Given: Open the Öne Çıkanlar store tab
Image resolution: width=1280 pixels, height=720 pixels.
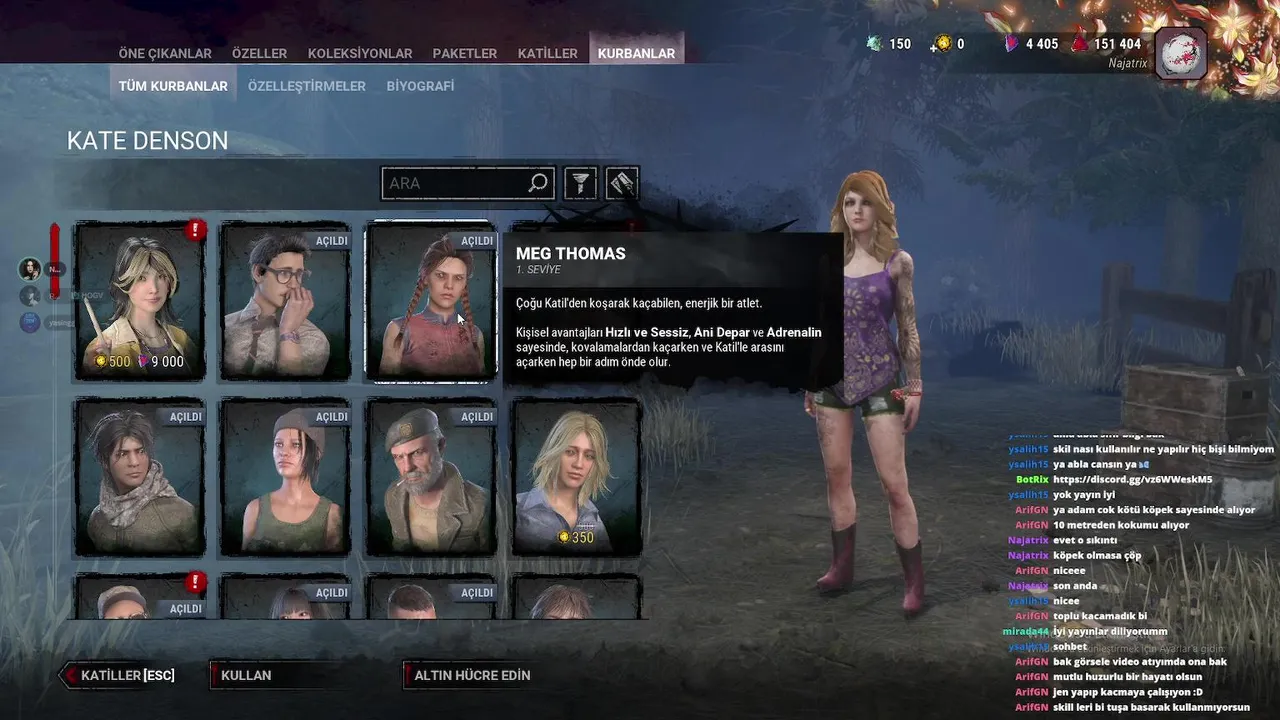Looking at the screenshot, I should pyautogui.click(x=165, y=53).
